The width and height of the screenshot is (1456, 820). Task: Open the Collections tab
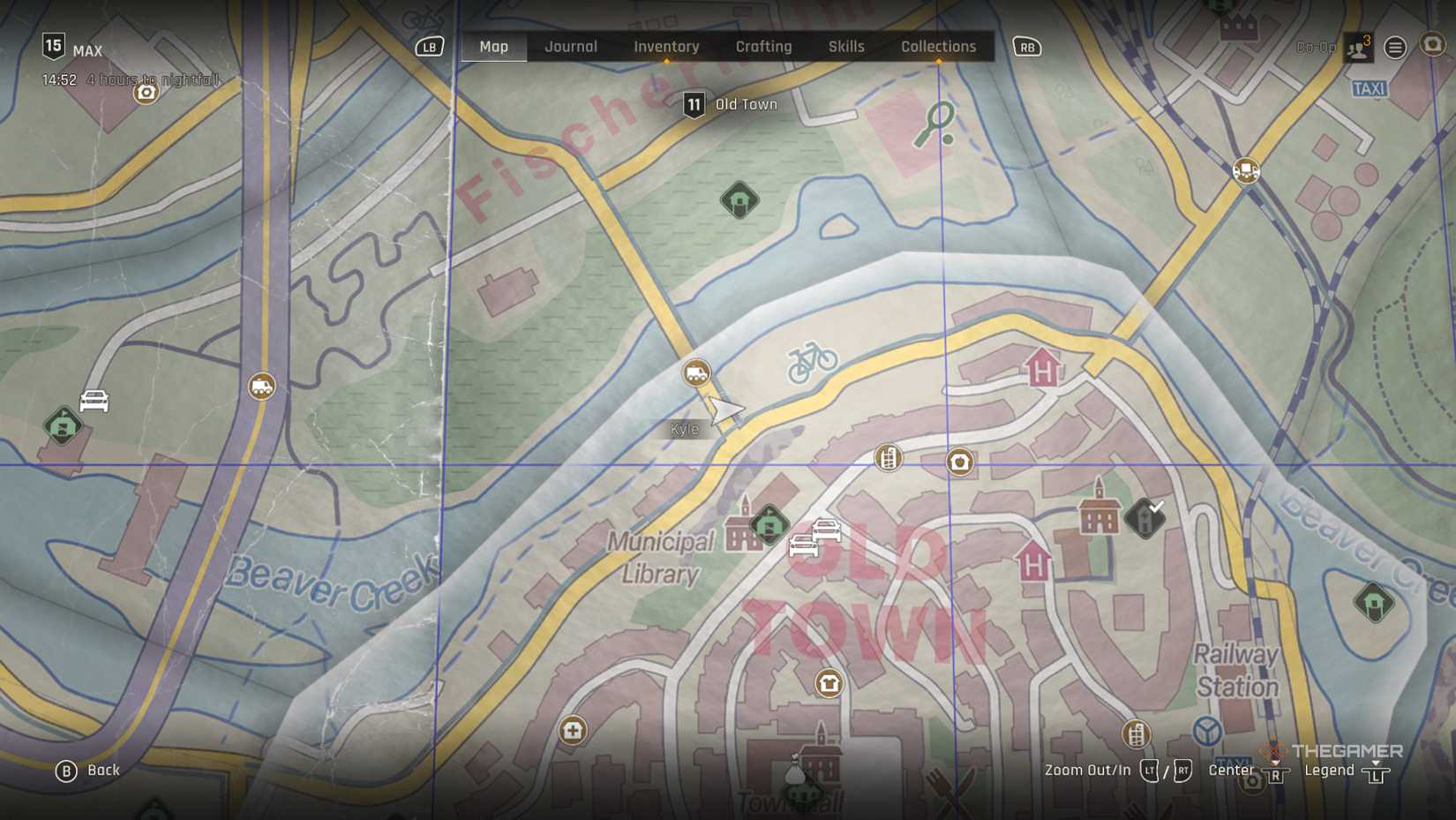pyautogui.click(x=938, y=47)
